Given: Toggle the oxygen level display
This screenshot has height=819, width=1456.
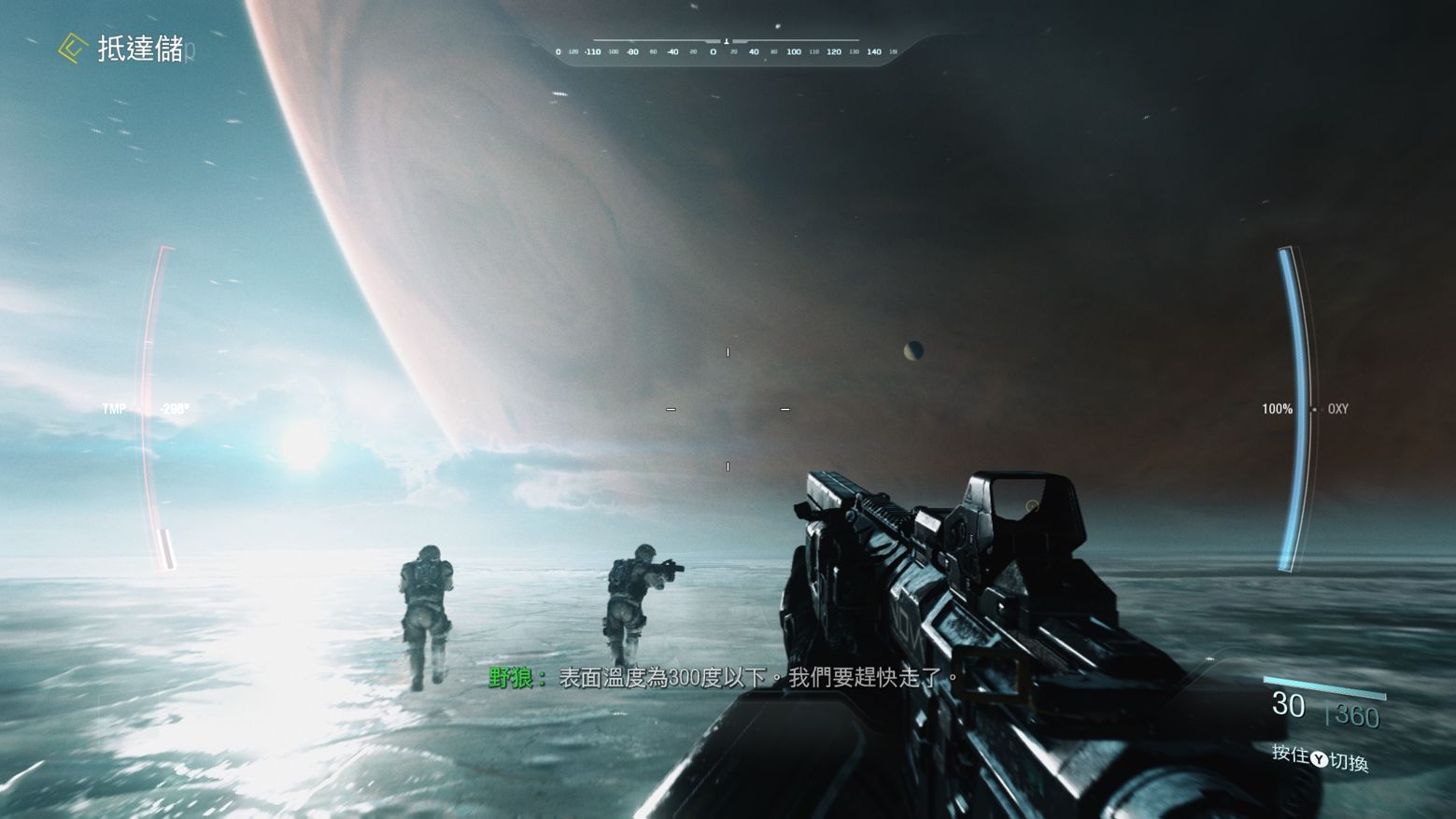Looking at the screenshot, I should pyautogui.click(x=1276, y=409).
